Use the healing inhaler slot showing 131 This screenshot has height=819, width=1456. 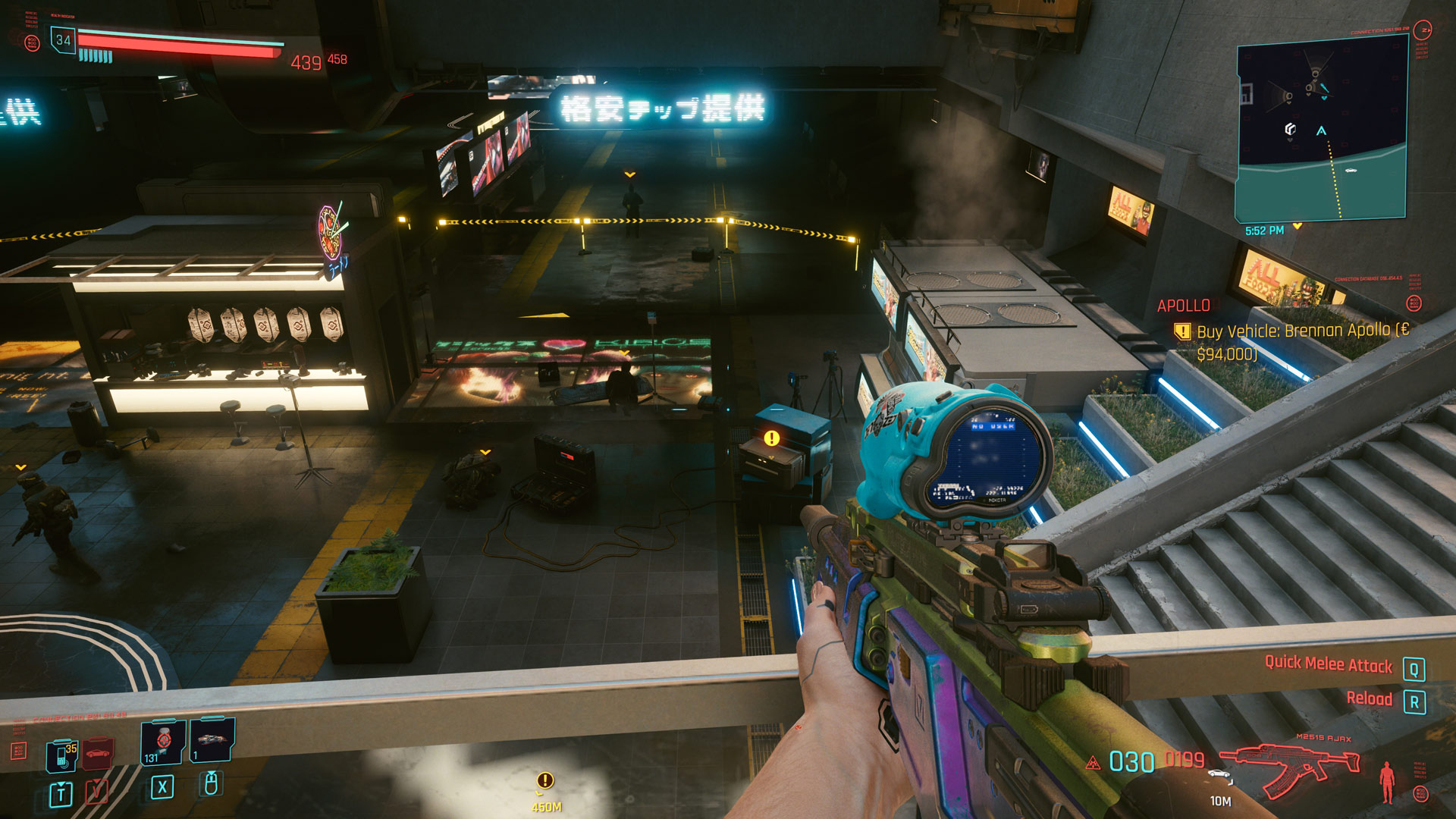pos(162,742)
